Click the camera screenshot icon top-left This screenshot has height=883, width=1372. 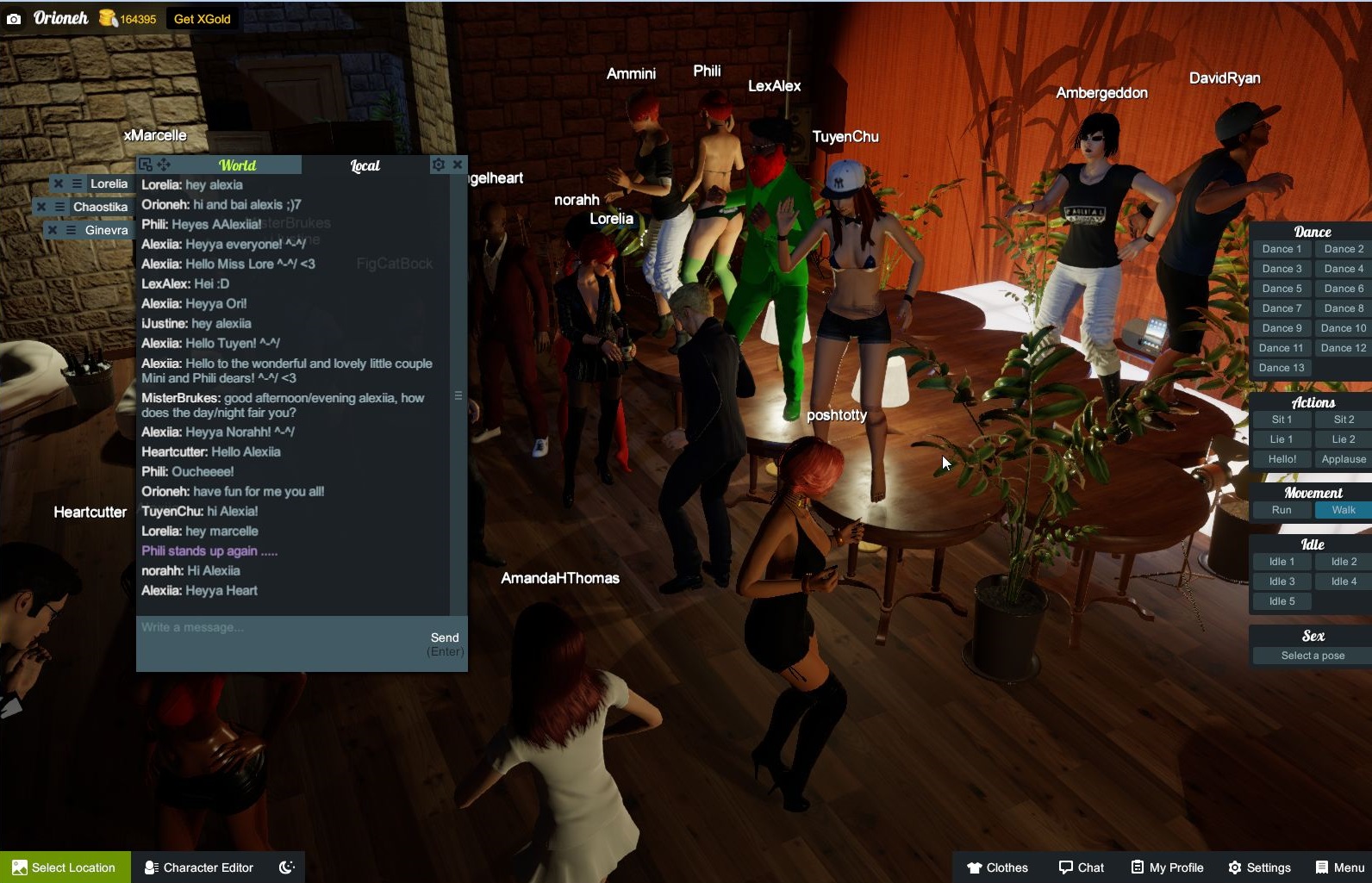tap(15, 17)
